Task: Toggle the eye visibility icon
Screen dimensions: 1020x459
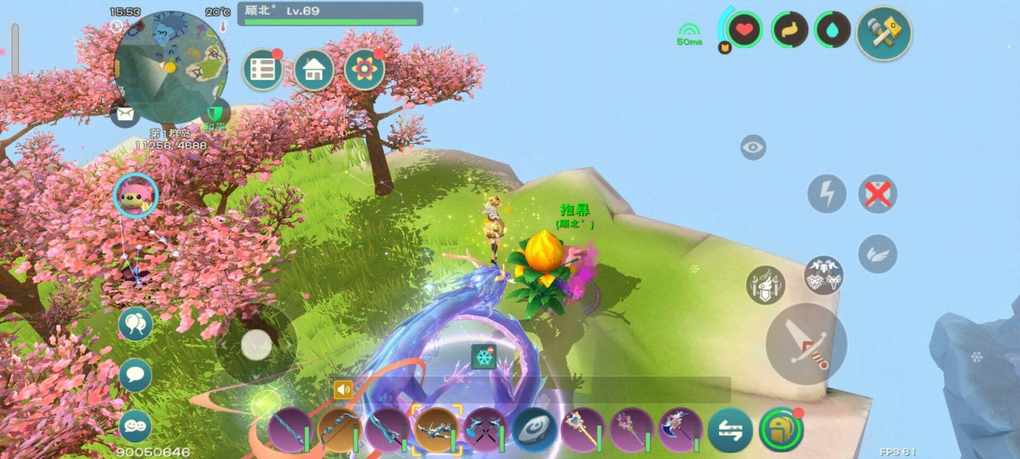Action: tap(753, 148)
